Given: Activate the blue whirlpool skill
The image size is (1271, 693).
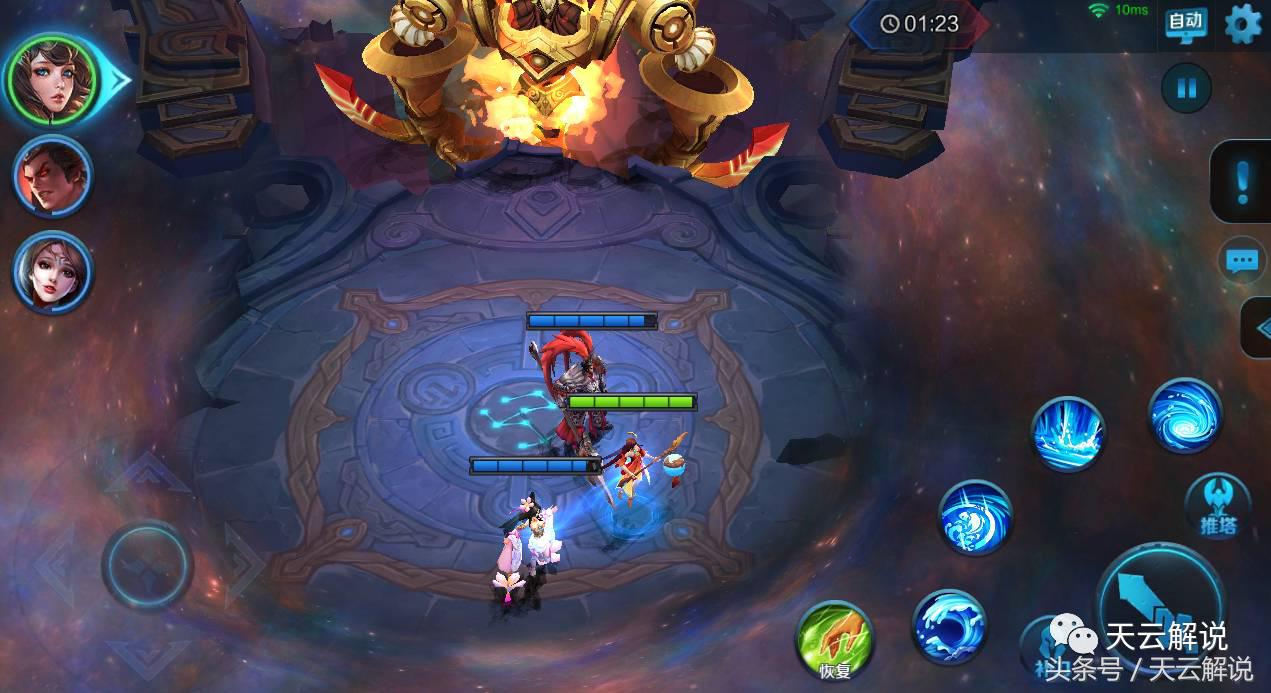Looking at the screenshot, I should [1185, 416].
